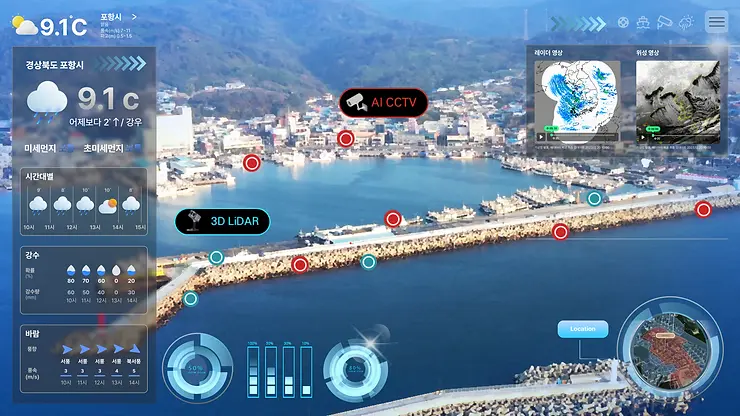The height and width of the screenshot is (416, 740).
Task: Open the hourly forecast panel (시간대별)
Action: (x=84, y=203)
